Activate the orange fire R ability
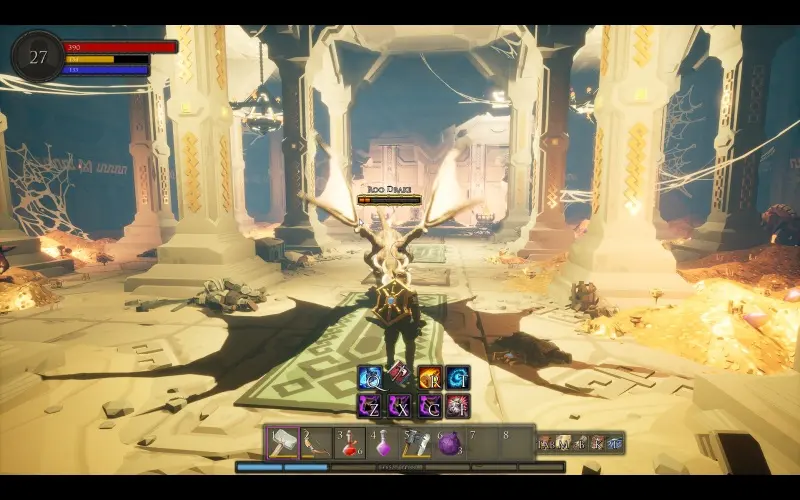Screen dimensions: 800x500 [429, 378]
